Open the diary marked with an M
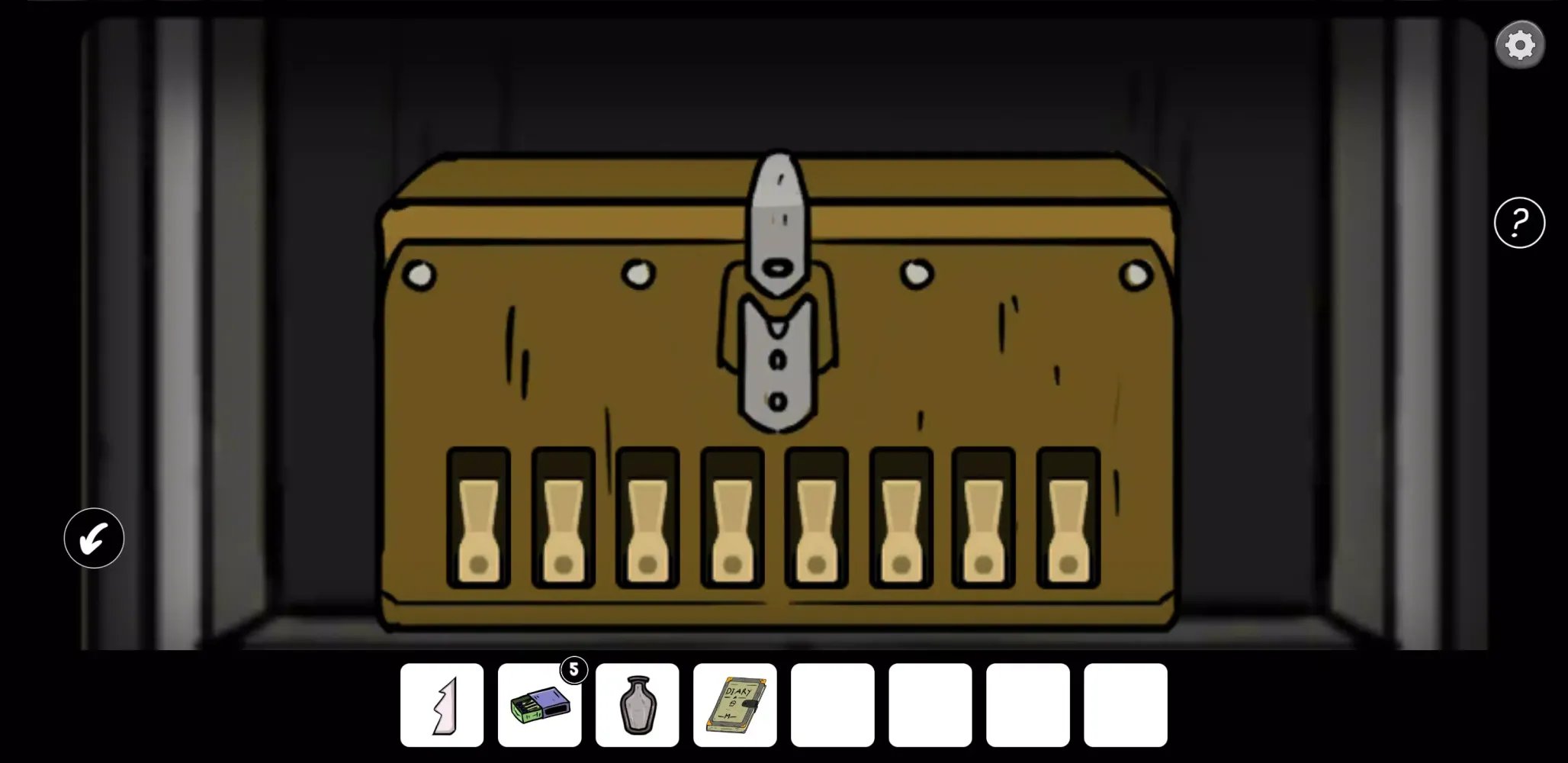1568x763 pixels. coord(734,703)
